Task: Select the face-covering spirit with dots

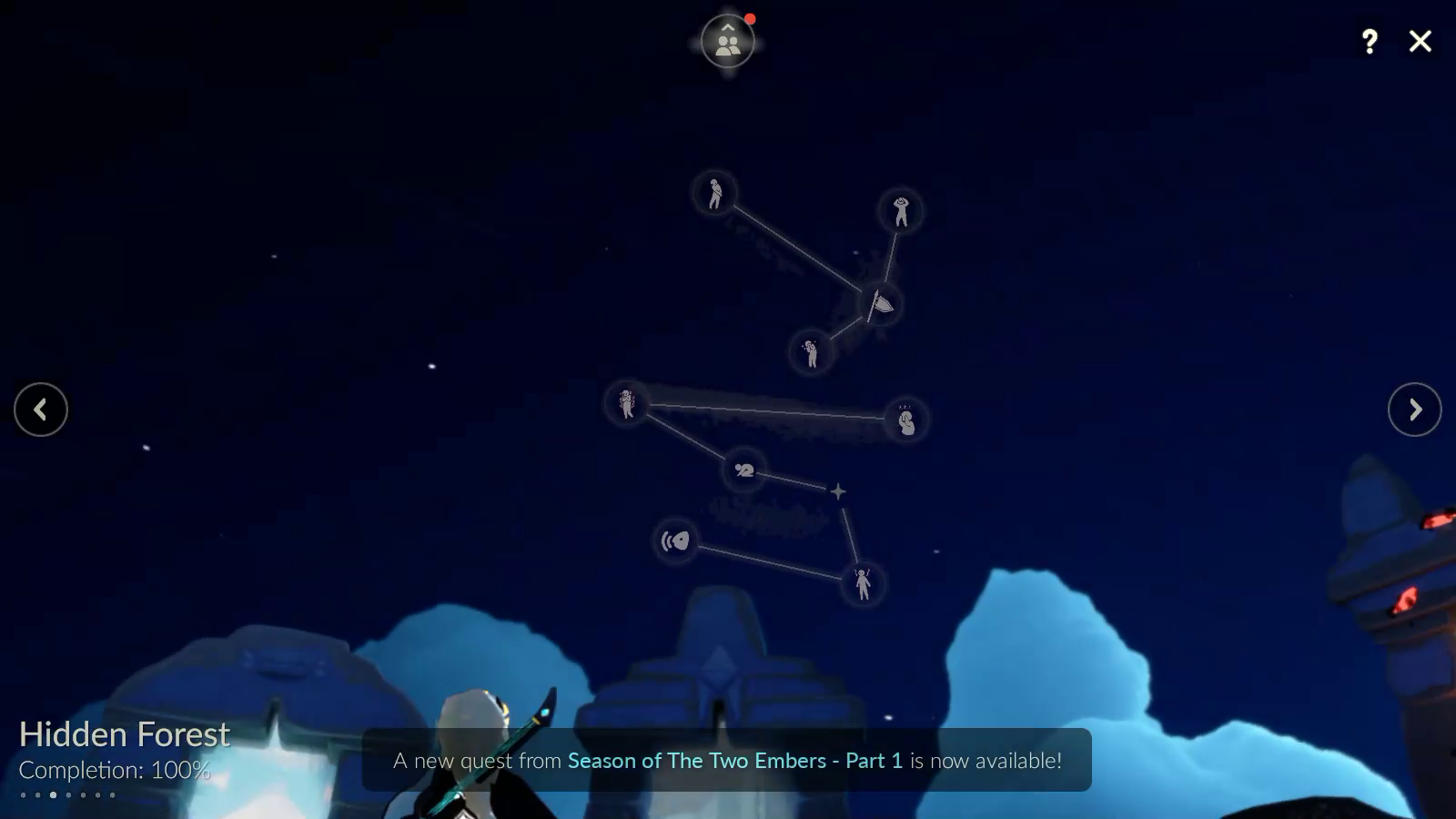Action: pos(905,420)
